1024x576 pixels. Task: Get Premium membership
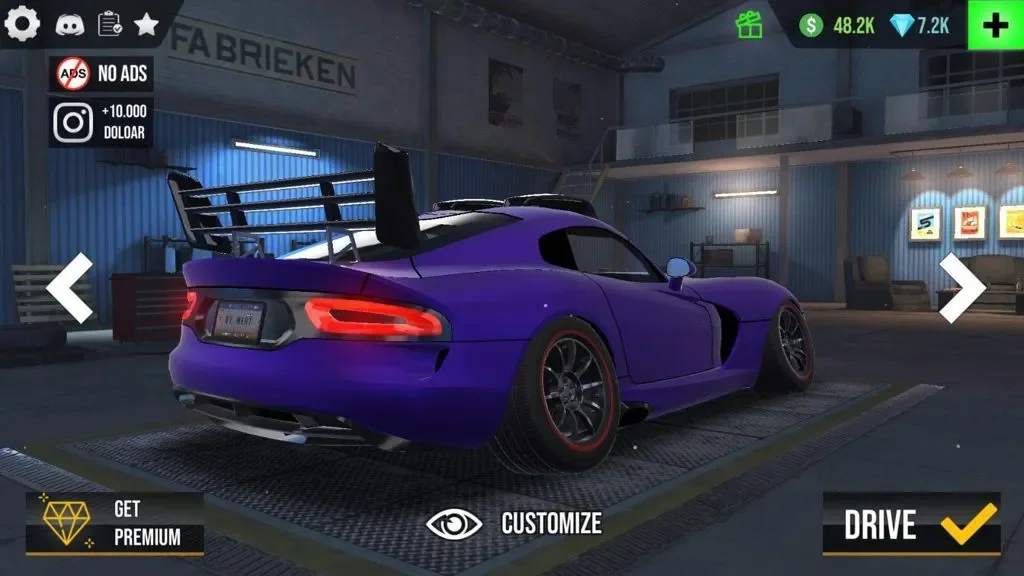(114, 523)
